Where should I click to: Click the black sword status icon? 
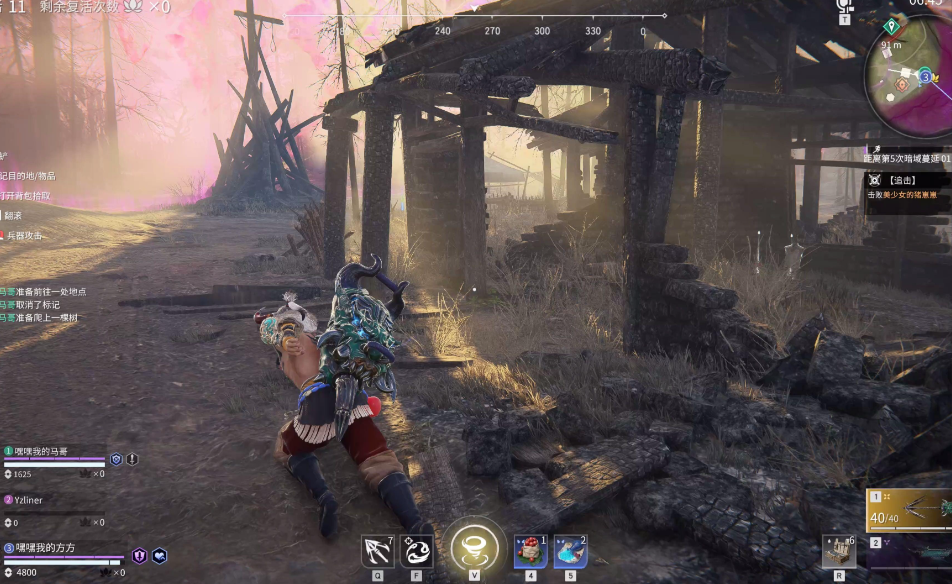[132, 459]
